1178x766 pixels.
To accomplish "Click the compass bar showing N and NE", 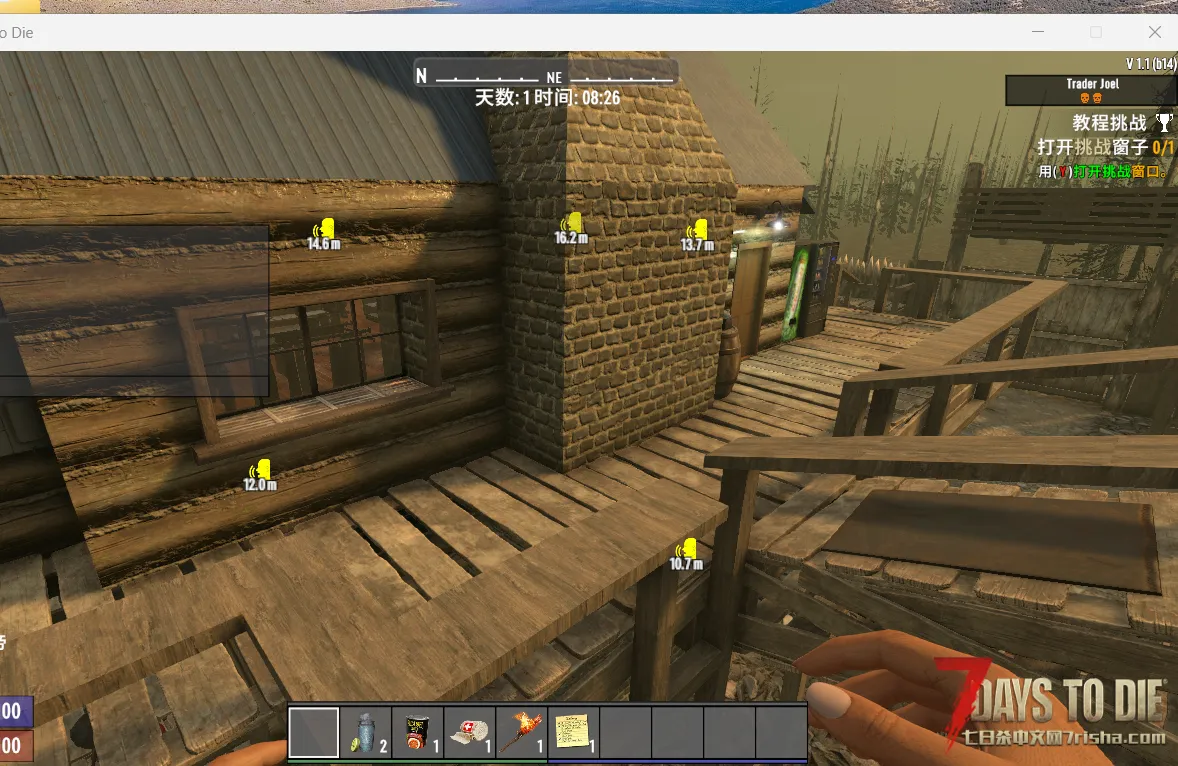I will point(546,75).
